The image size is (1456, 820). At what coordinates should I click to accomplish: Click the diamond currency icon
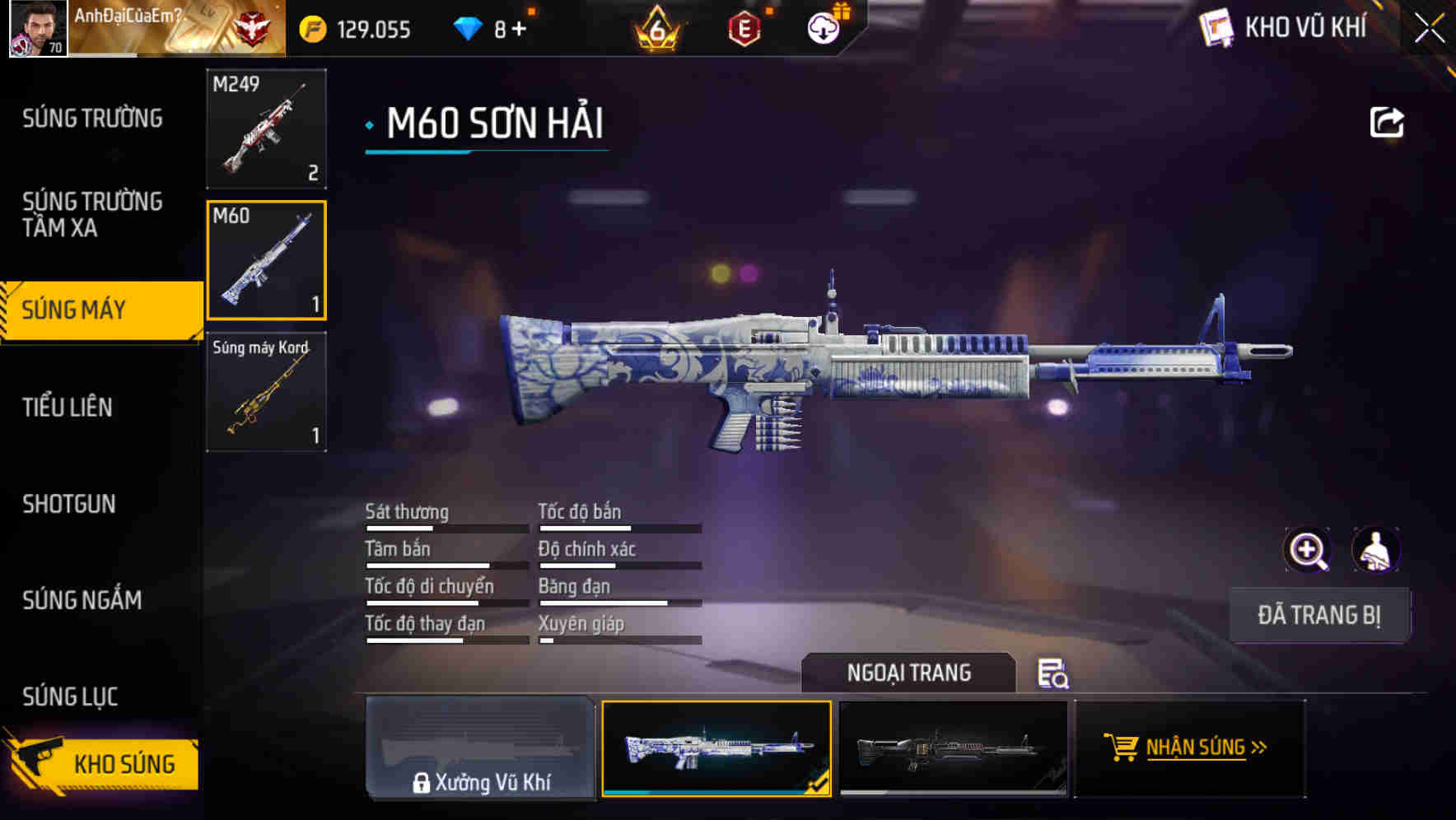pos(468,27)
